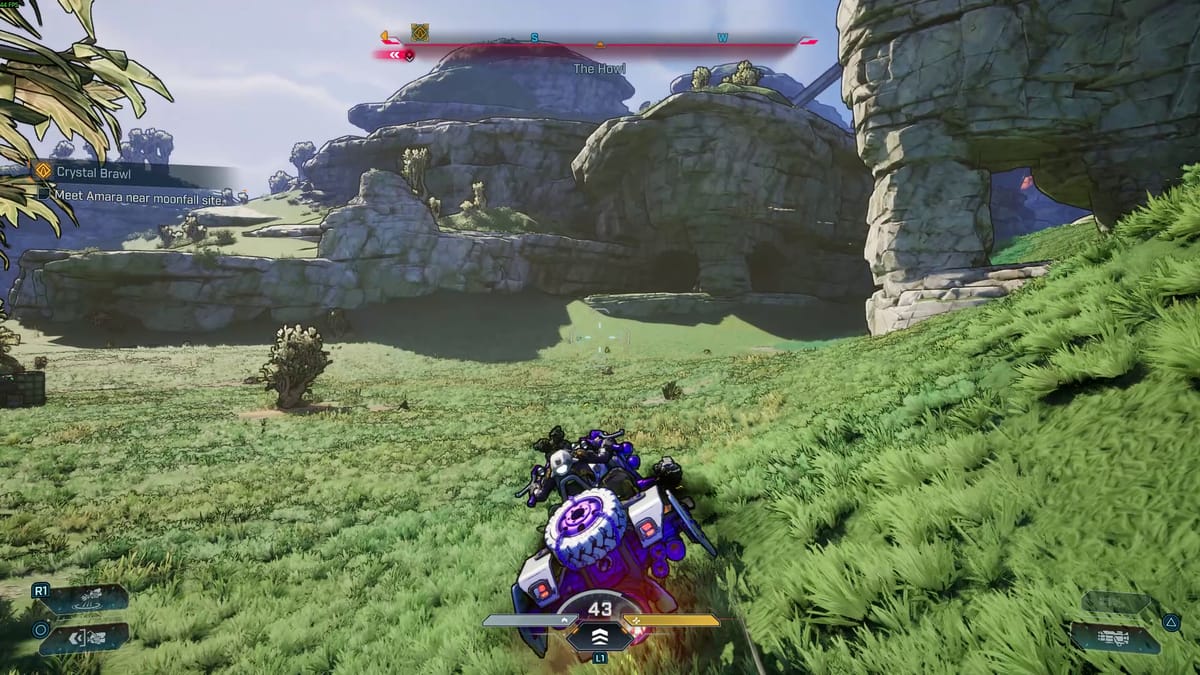Select the Crystal Brawl quest tracker
This screenshot has height=675, width=1200.
pos(92,172)
